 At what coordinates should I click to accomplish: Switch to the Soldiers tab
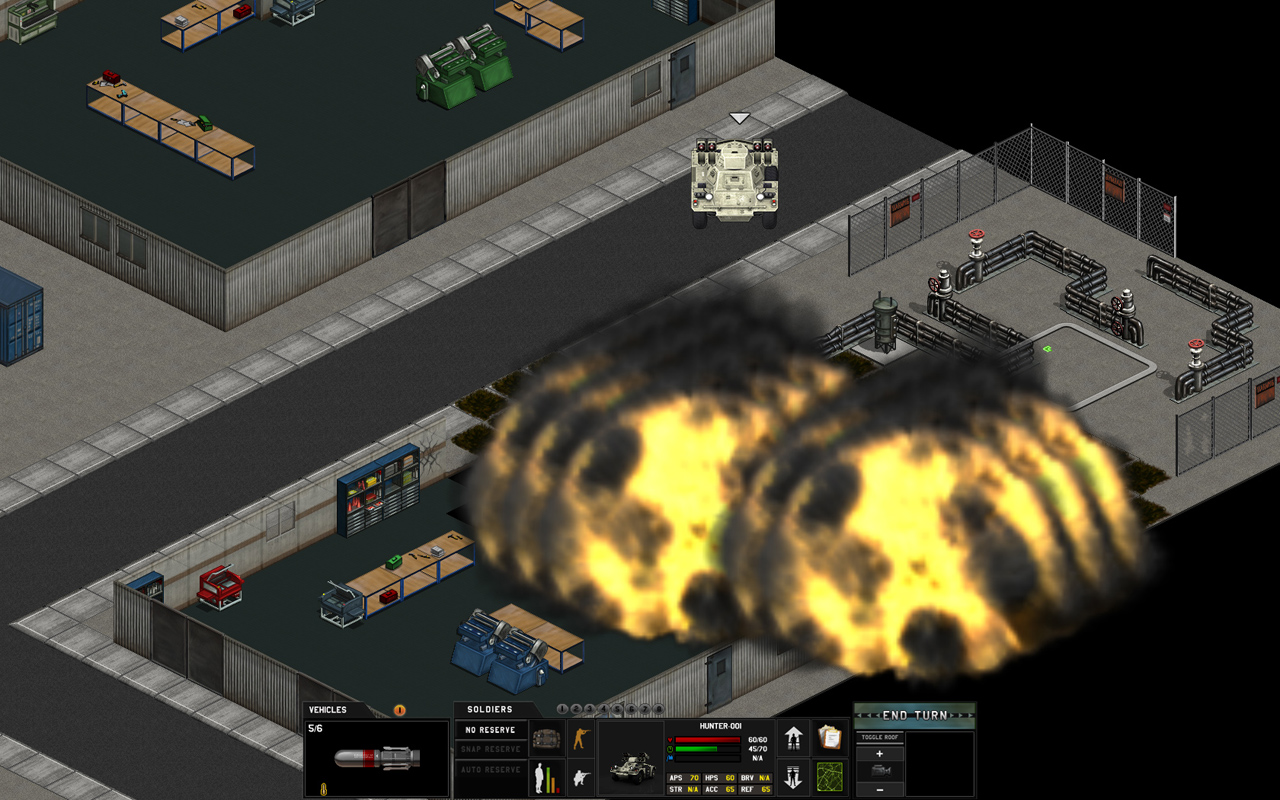point(488,709)
